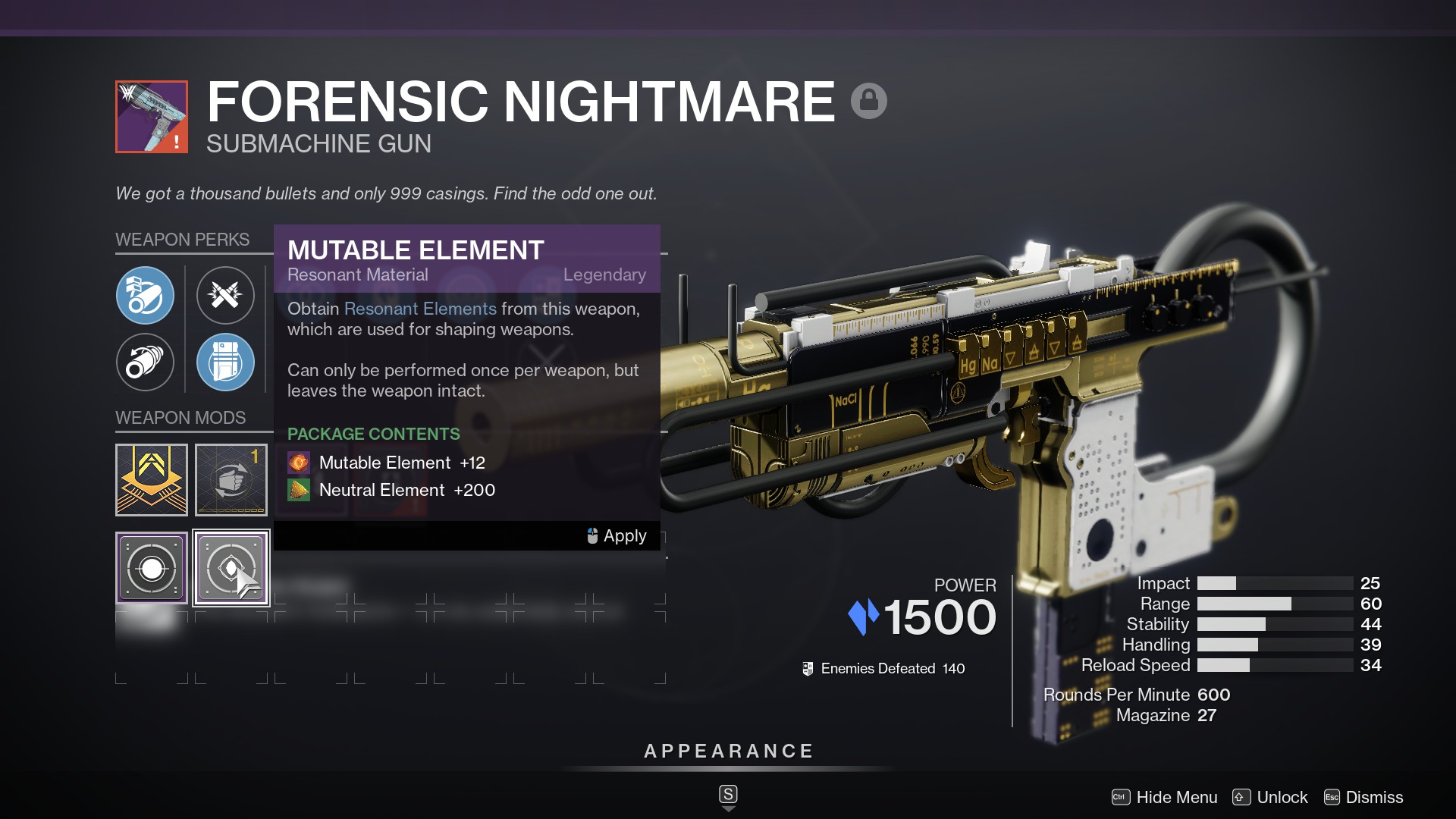Select the blue magazine perk icon
This screenshot has width=1456, height=819.
tap(225, 362)
